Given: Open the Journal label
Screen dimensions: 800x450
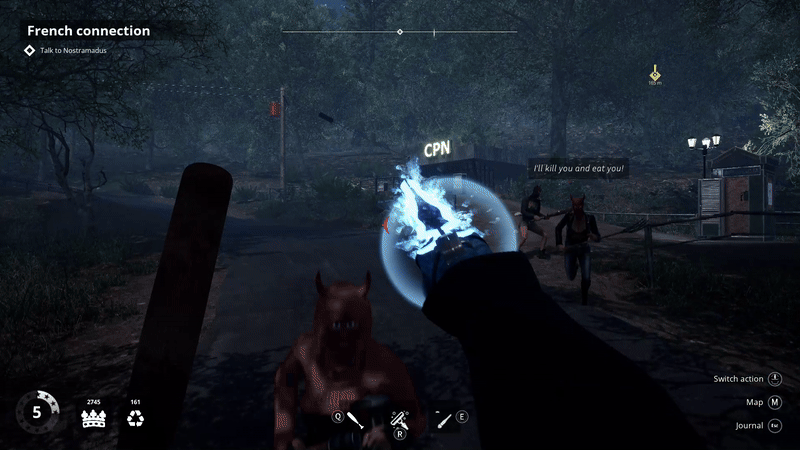Looking at the screenshot, I should [x=748, y=425].
